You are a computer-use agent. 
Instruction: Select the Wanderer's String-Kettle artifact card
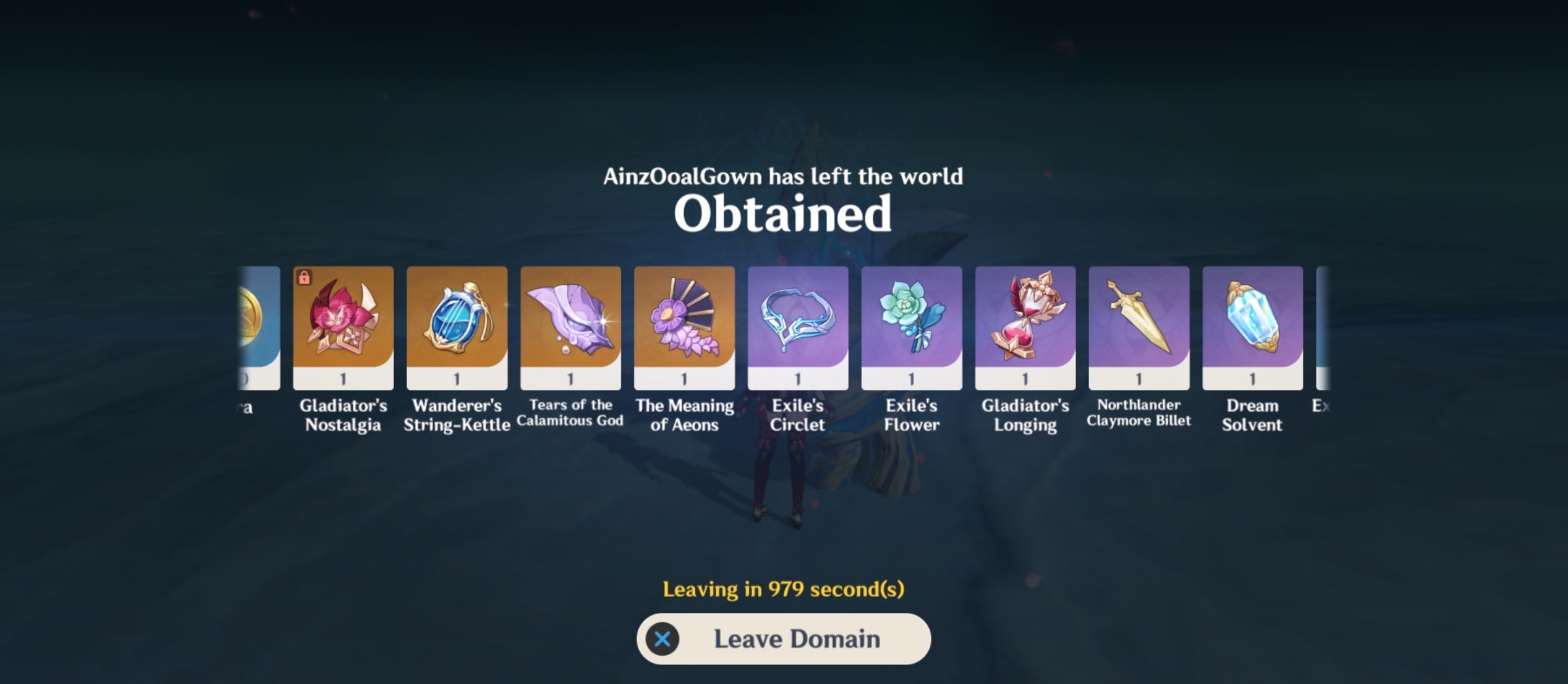coord(456,325)
